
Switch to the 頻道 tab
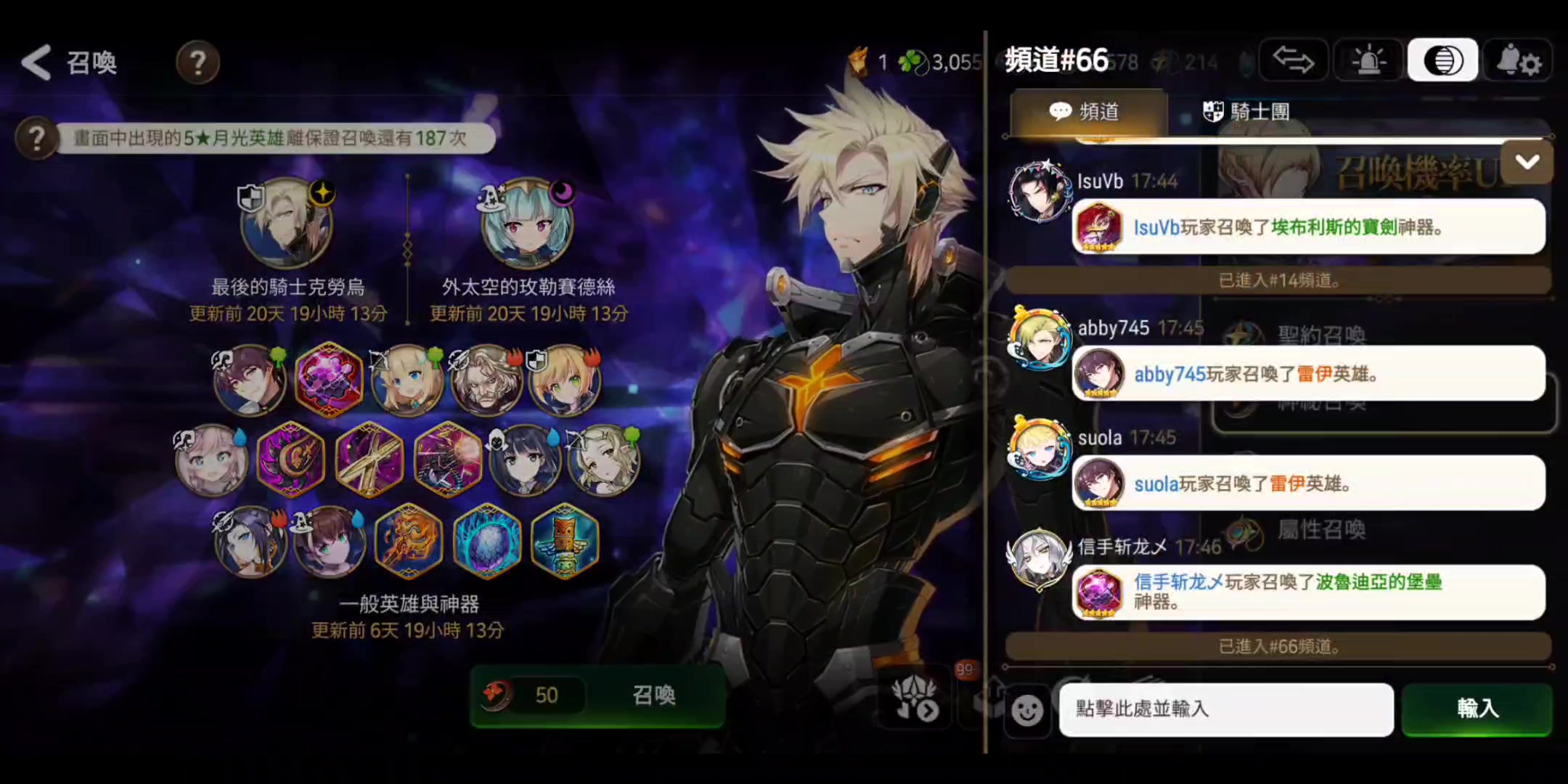coord(1087,112)
